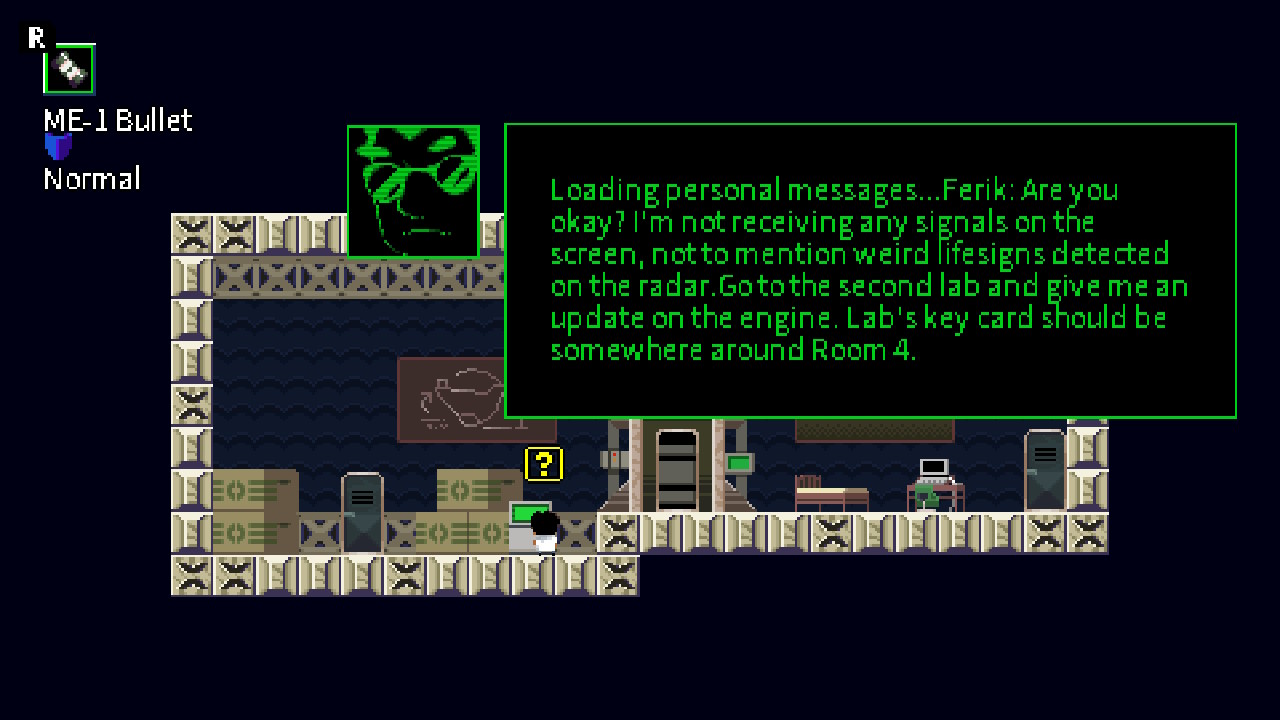Advance the Ferik message dialogue box
Image resolution: width=1280 pixels, height=720 pixels.
tap(870, 270)
